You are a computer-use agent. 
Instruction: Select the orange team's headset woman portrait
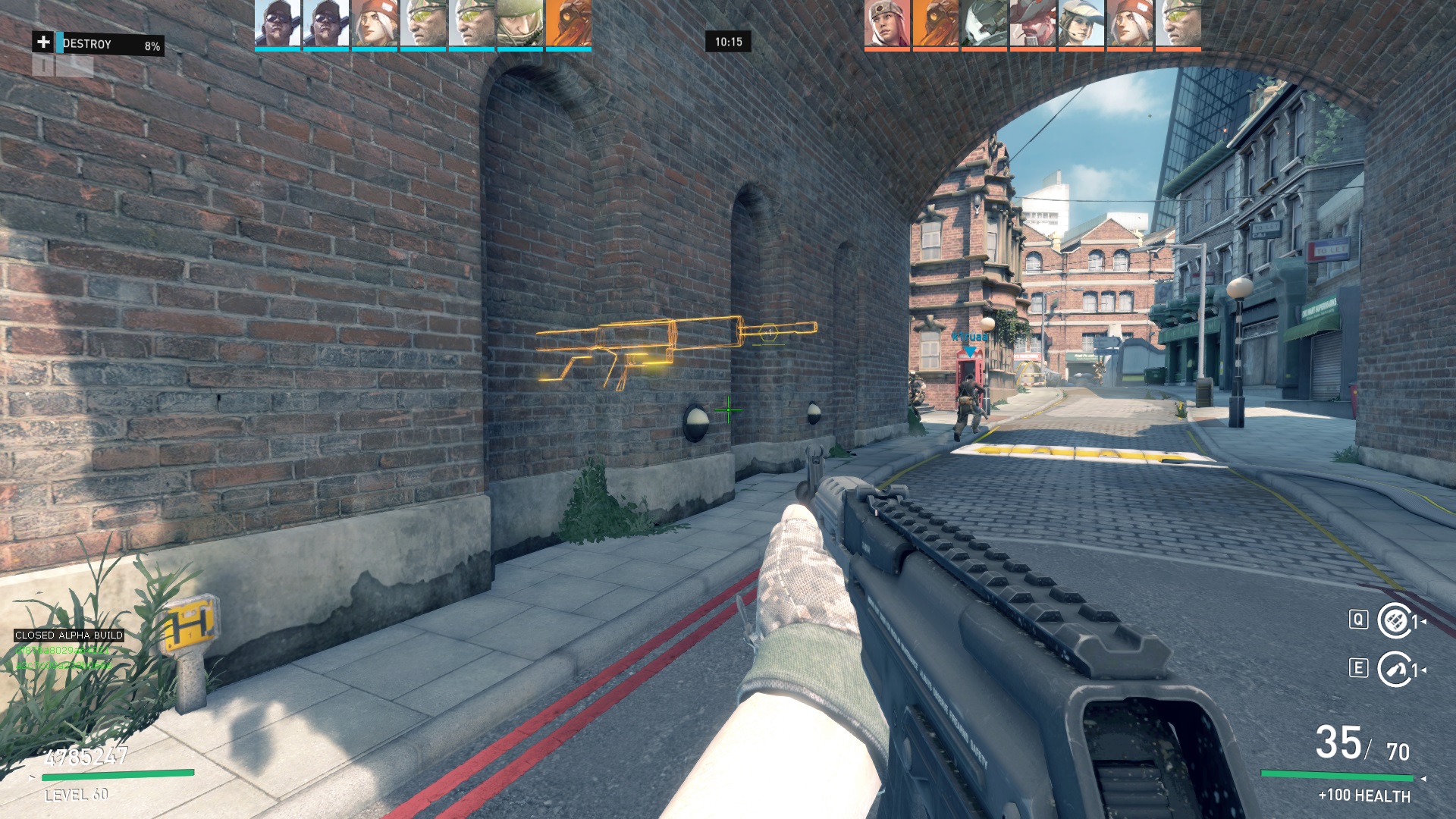1081,24
